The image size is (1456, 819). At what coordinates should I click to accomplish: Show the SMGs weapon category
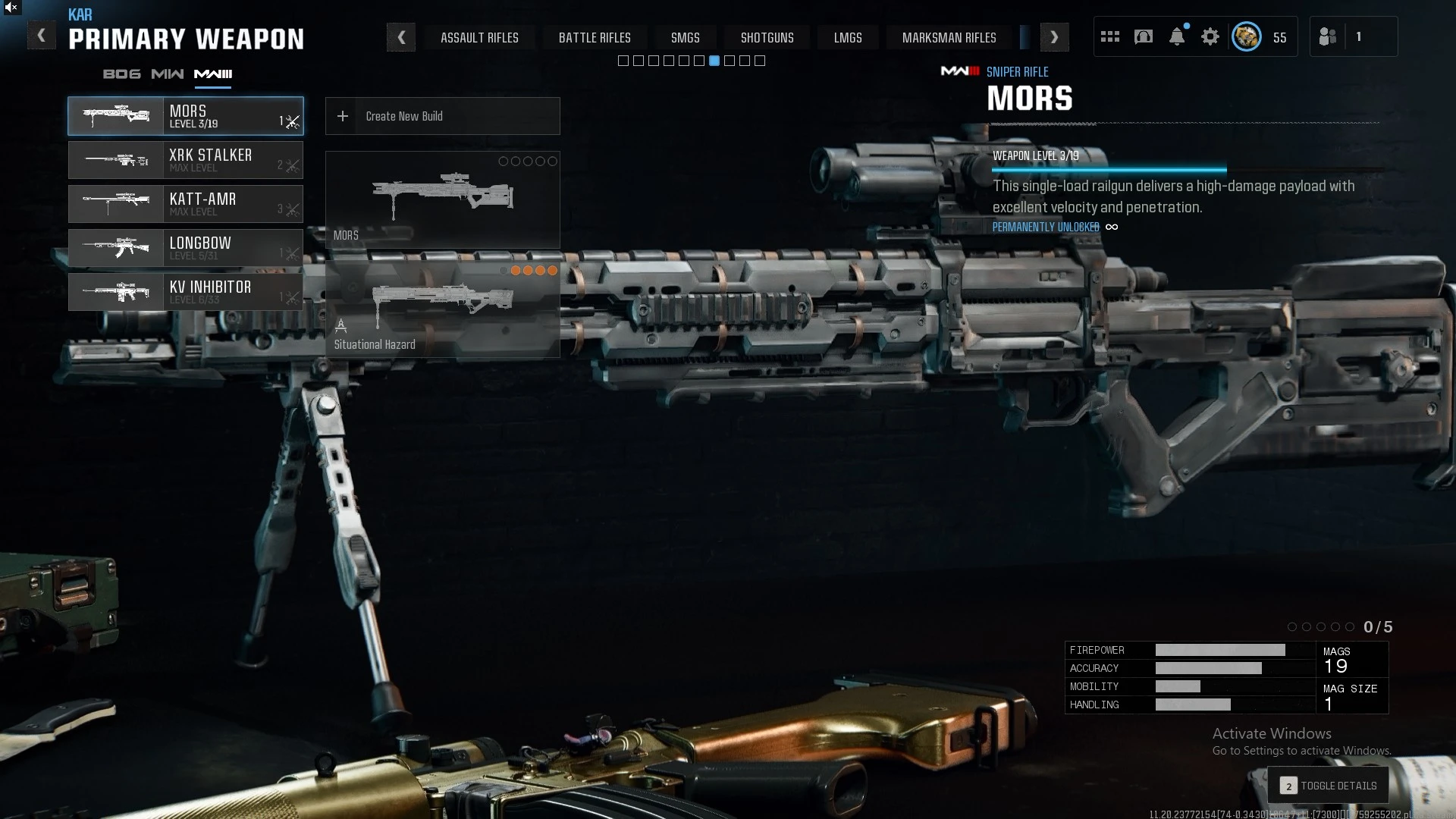point(685,37)
